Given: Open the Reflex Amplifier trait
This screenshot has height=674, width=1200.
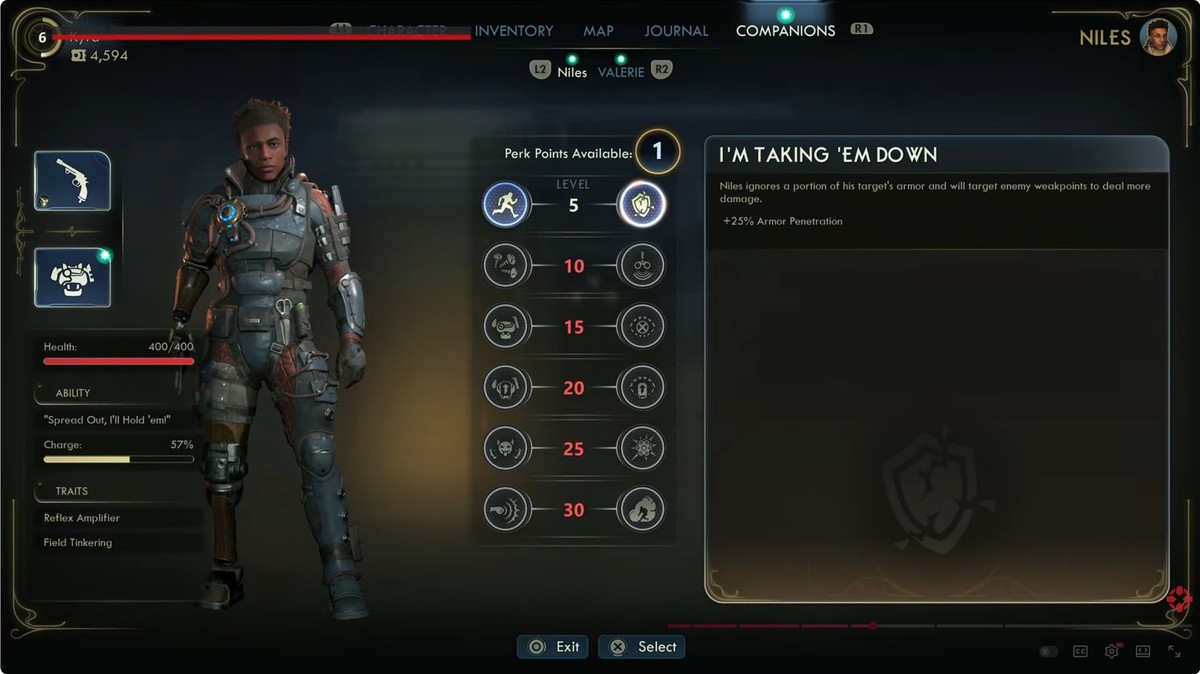Looking at the screenshot, I should tap(82, 518).
